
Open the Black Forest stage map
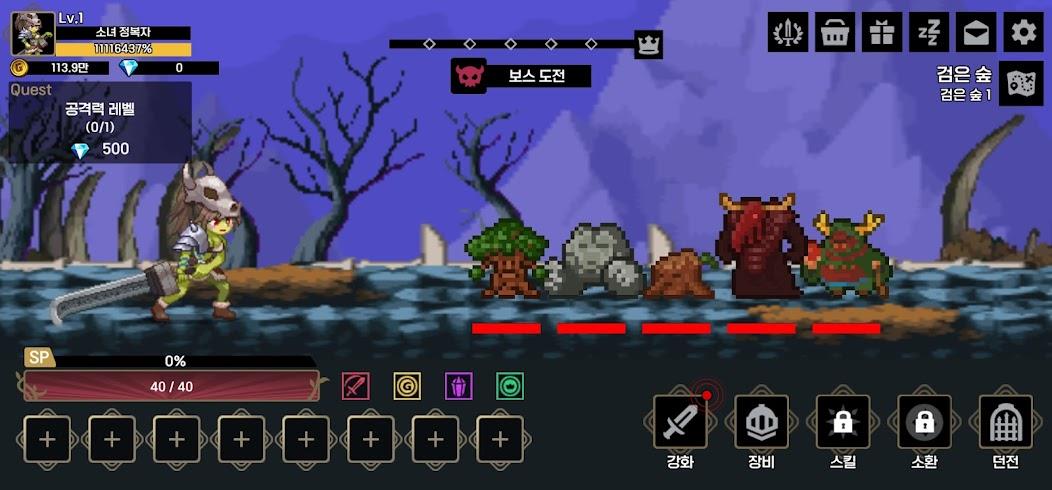point(1022,83)
